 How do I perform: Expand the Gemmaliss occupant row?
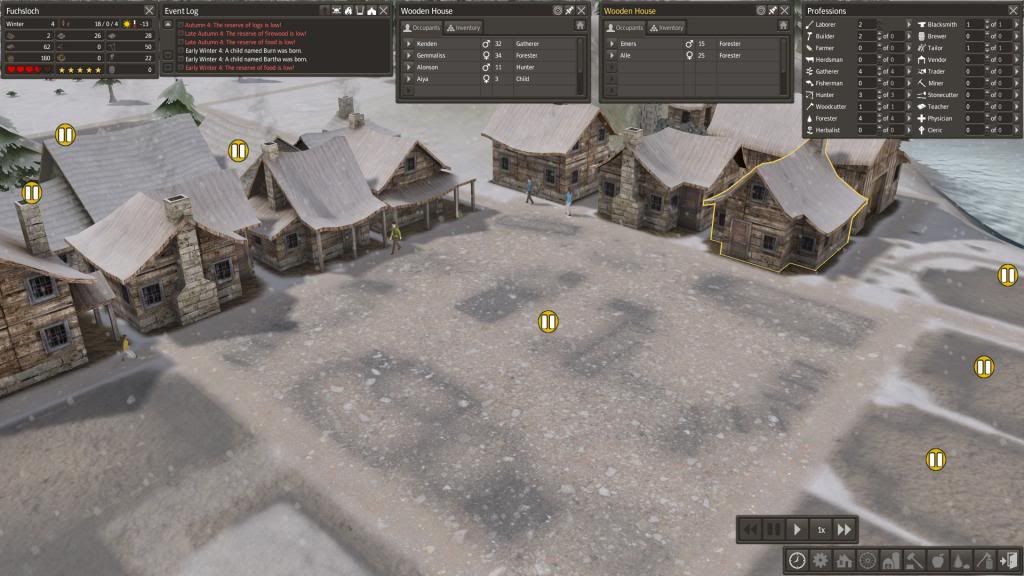408,56
